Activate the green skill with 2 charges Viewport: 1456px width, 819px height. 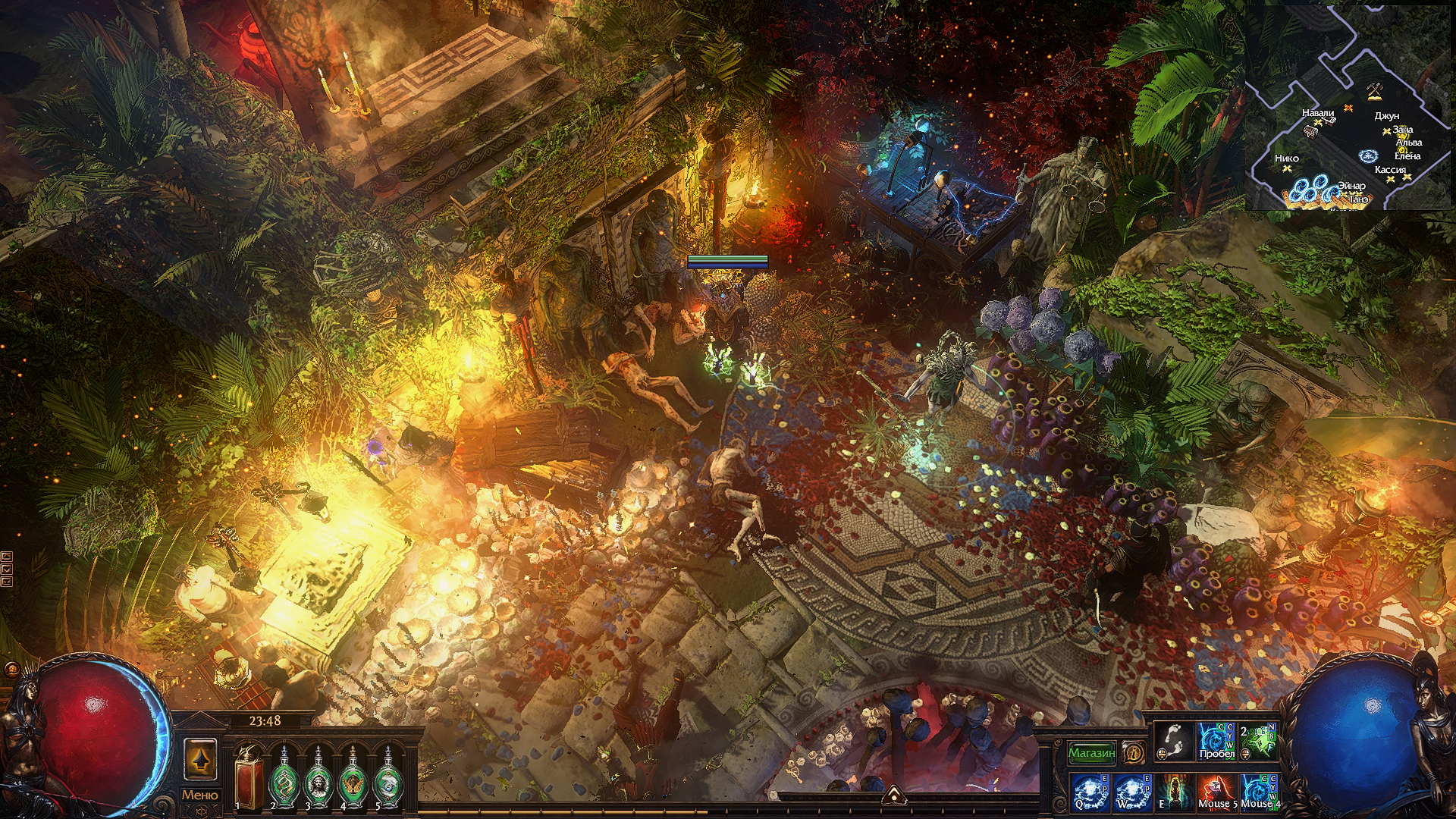click(1258, 741)
